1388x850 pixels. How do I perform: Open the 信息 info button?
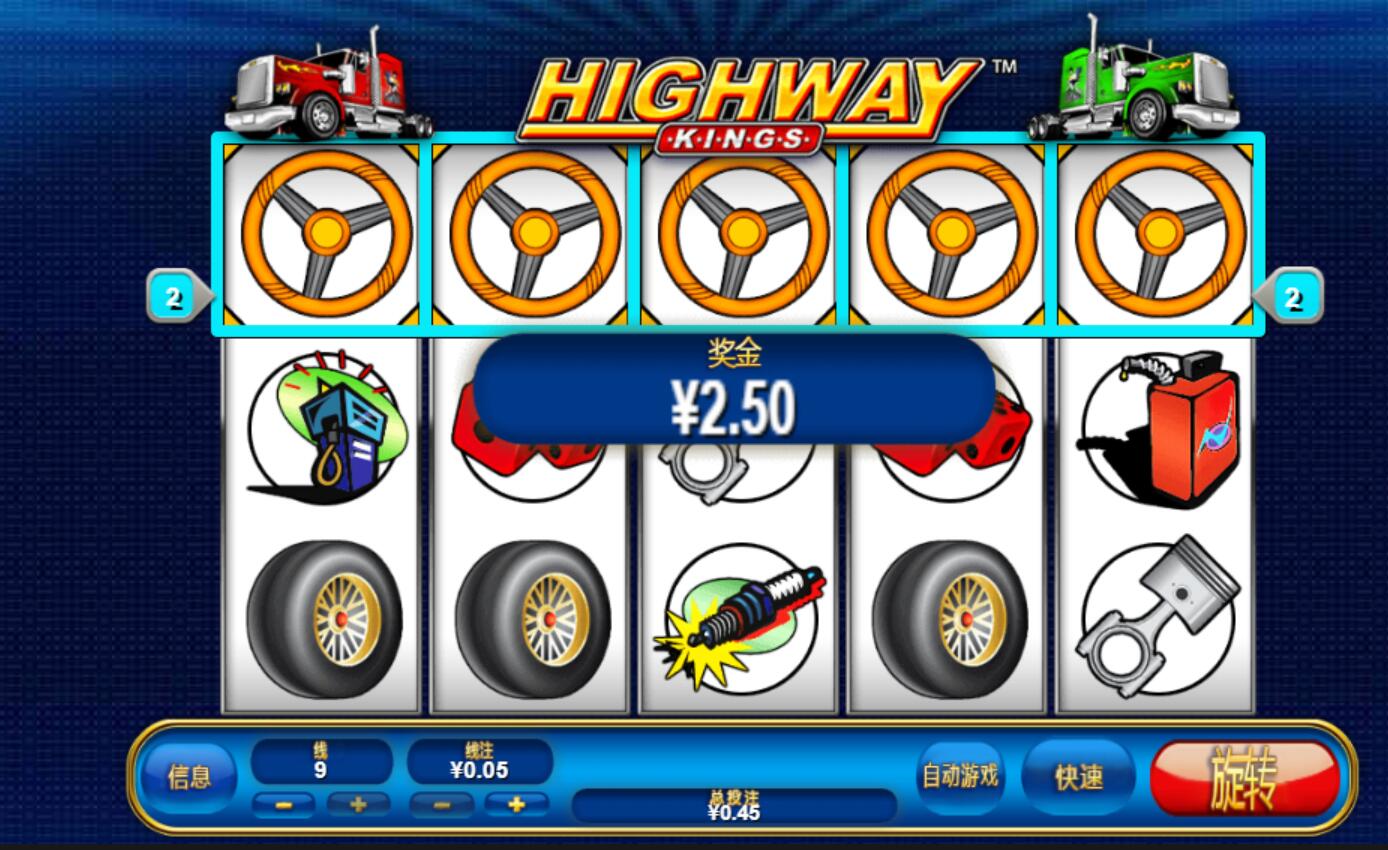point(189,777)
